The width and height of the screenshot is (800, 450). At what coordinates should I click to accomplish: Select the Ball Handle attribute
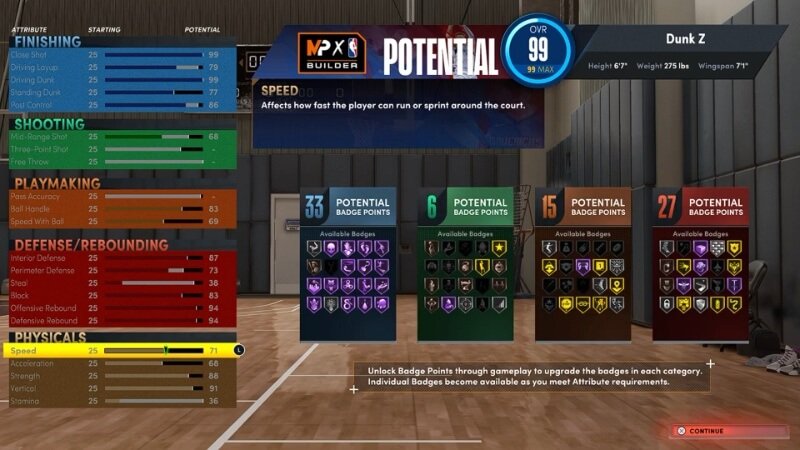[x=120, y=209]
